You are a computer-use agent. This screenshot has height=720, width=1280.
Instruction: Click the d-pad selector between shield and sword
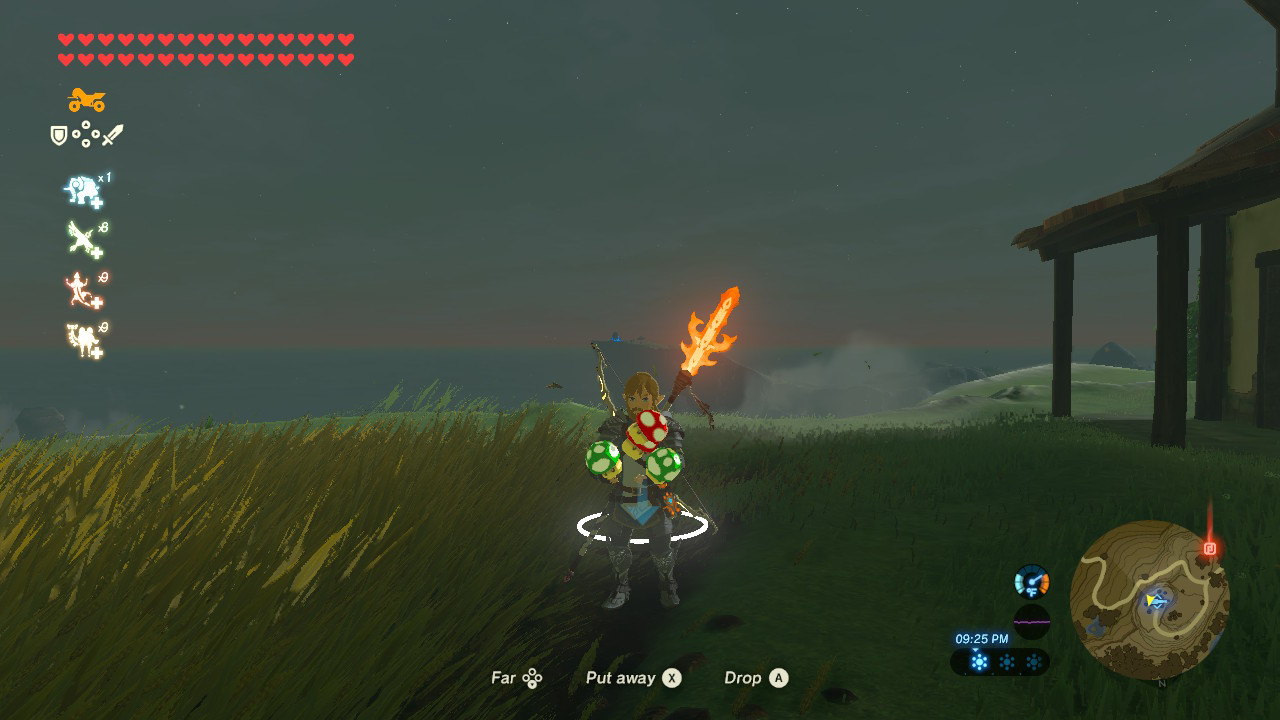point(85,134)
